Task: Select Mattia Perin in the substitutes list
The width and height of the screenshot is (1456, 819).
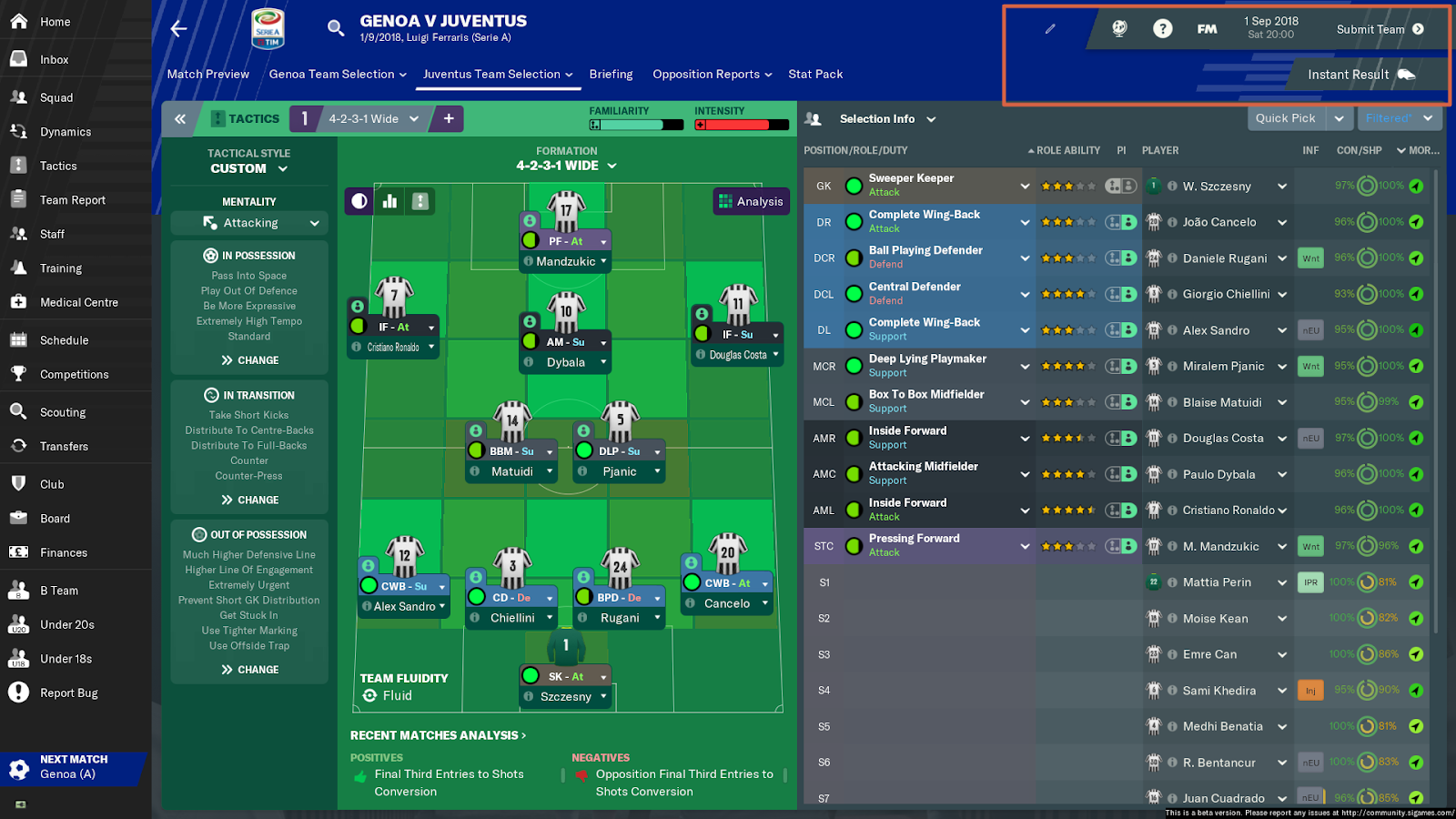Action: (x=1219, y=581)
